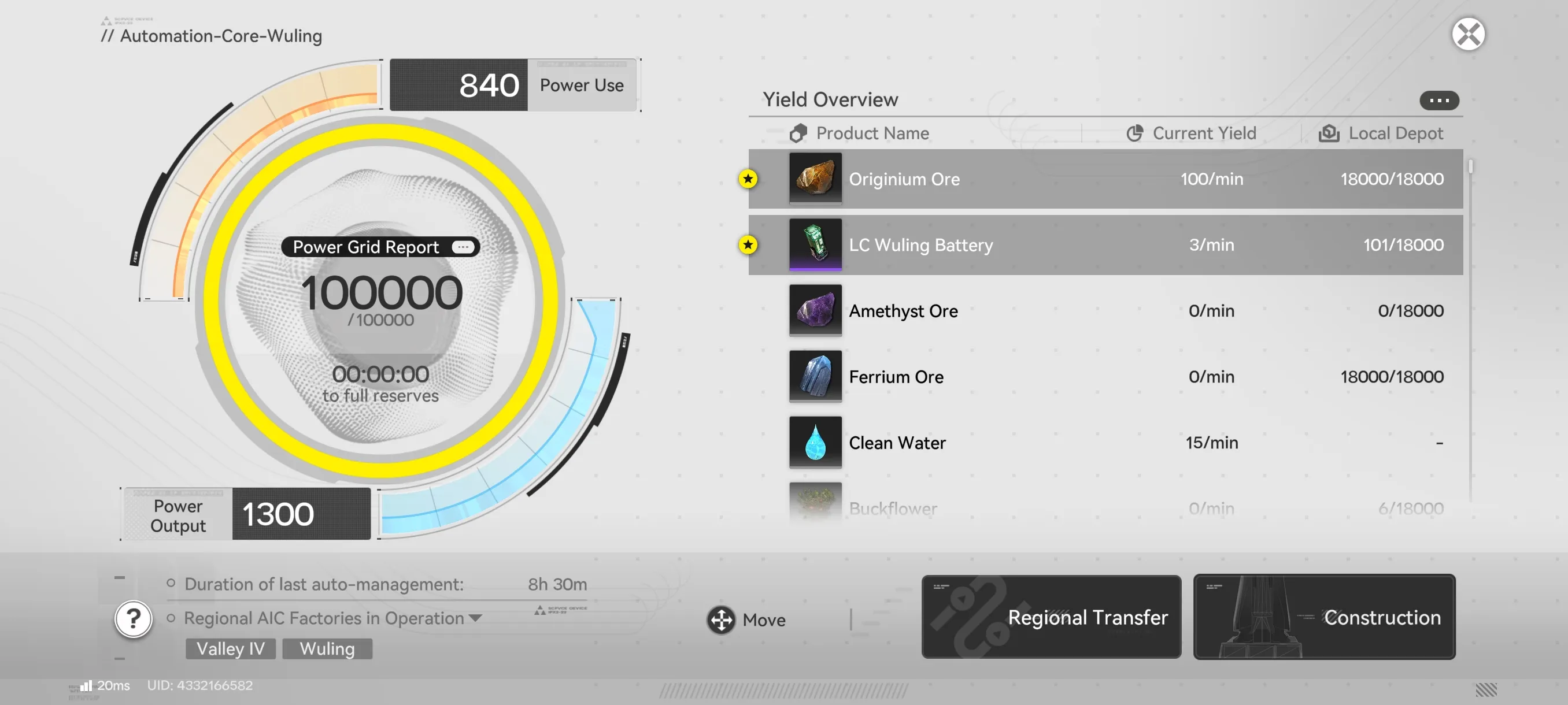Click the Buckflower row

pyautogui.click(x=1105, y=507)
